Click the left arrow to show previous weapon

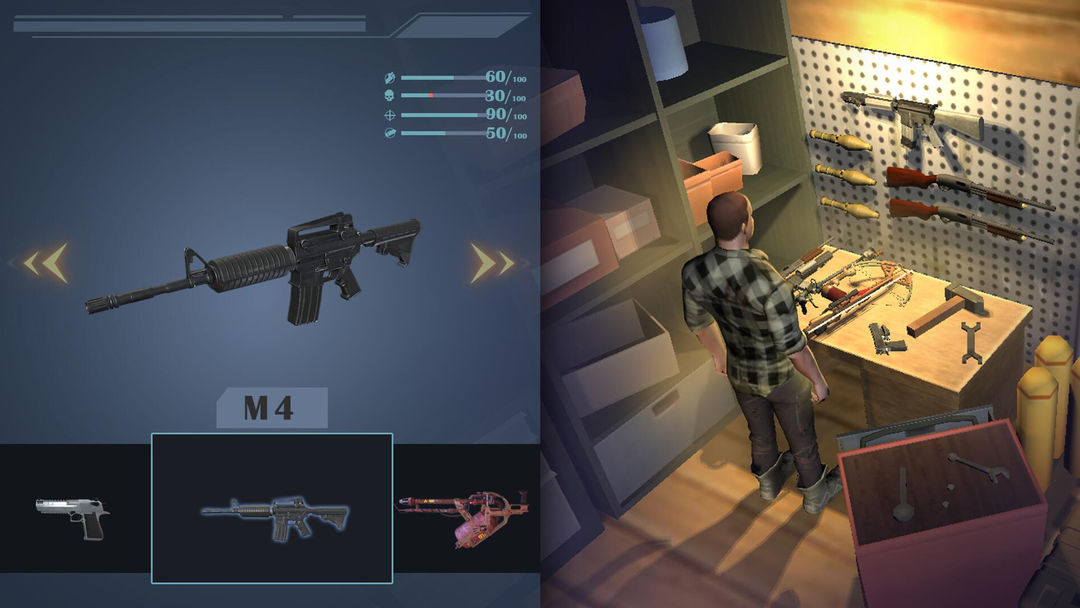coord(48,263)
